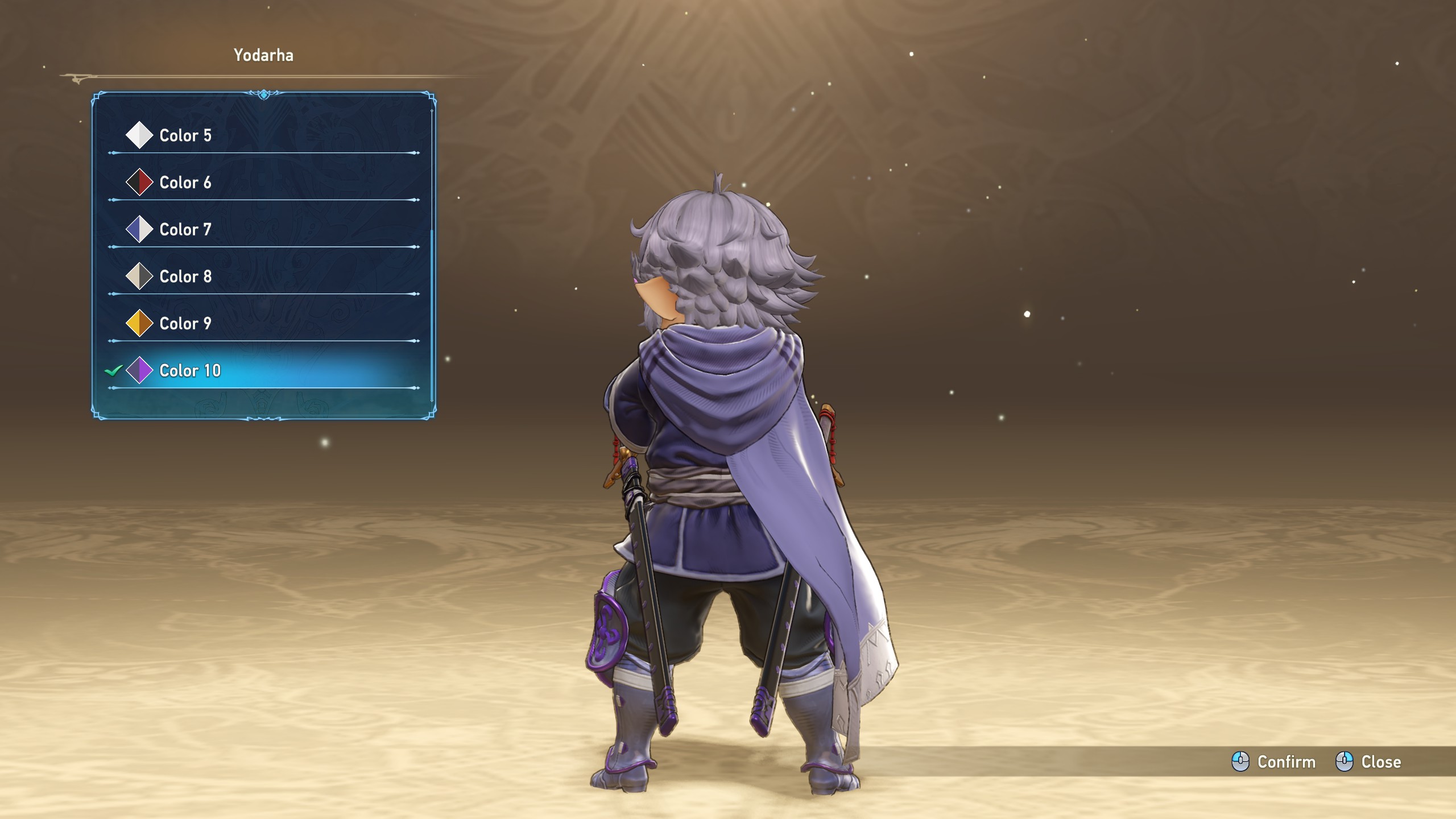The height and width of the screenshot is (819, 1456).
Task: Choose Color 6 red palette
Action: [x=185, y=183]
